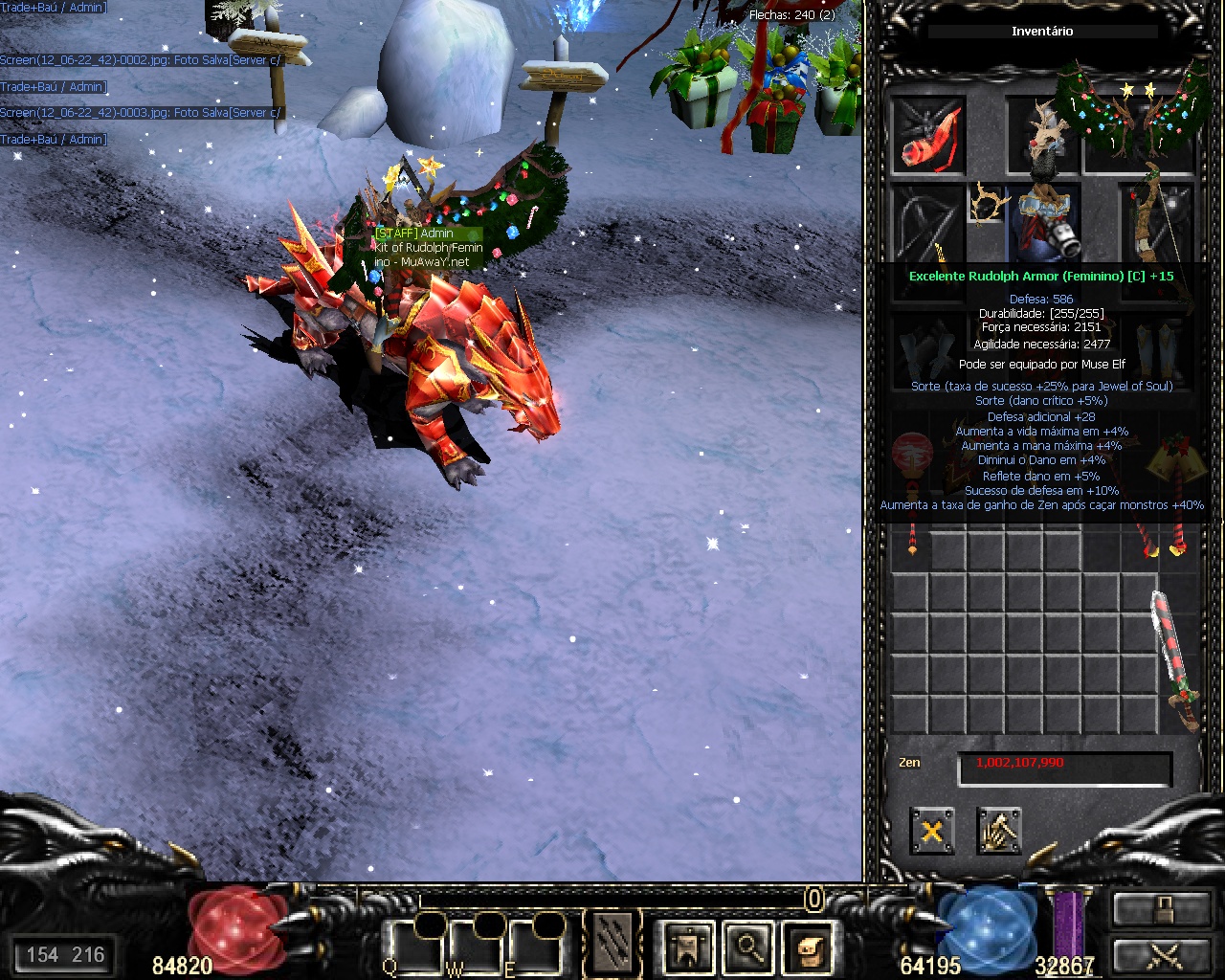Close the Inventário panel with the X button
1225x980 pixels.
tap(931, 831)
